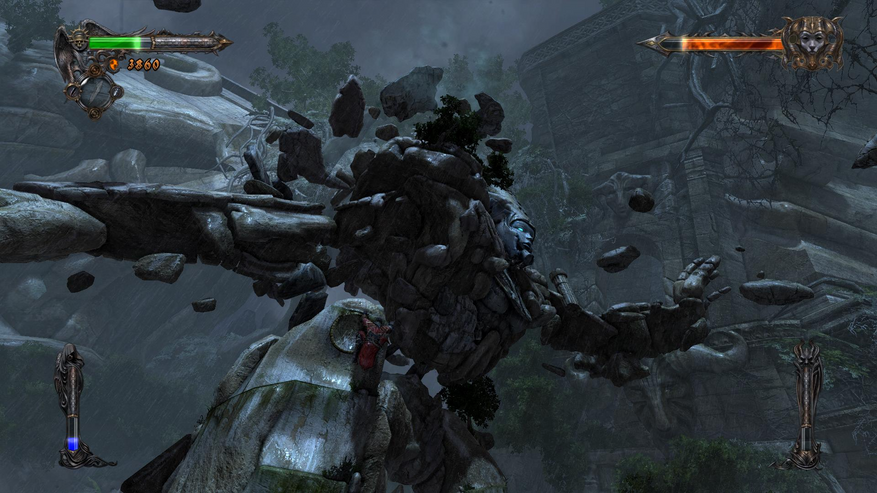Click the titan boss portrait emblem

pyautogui.click(x=811, y=42)
